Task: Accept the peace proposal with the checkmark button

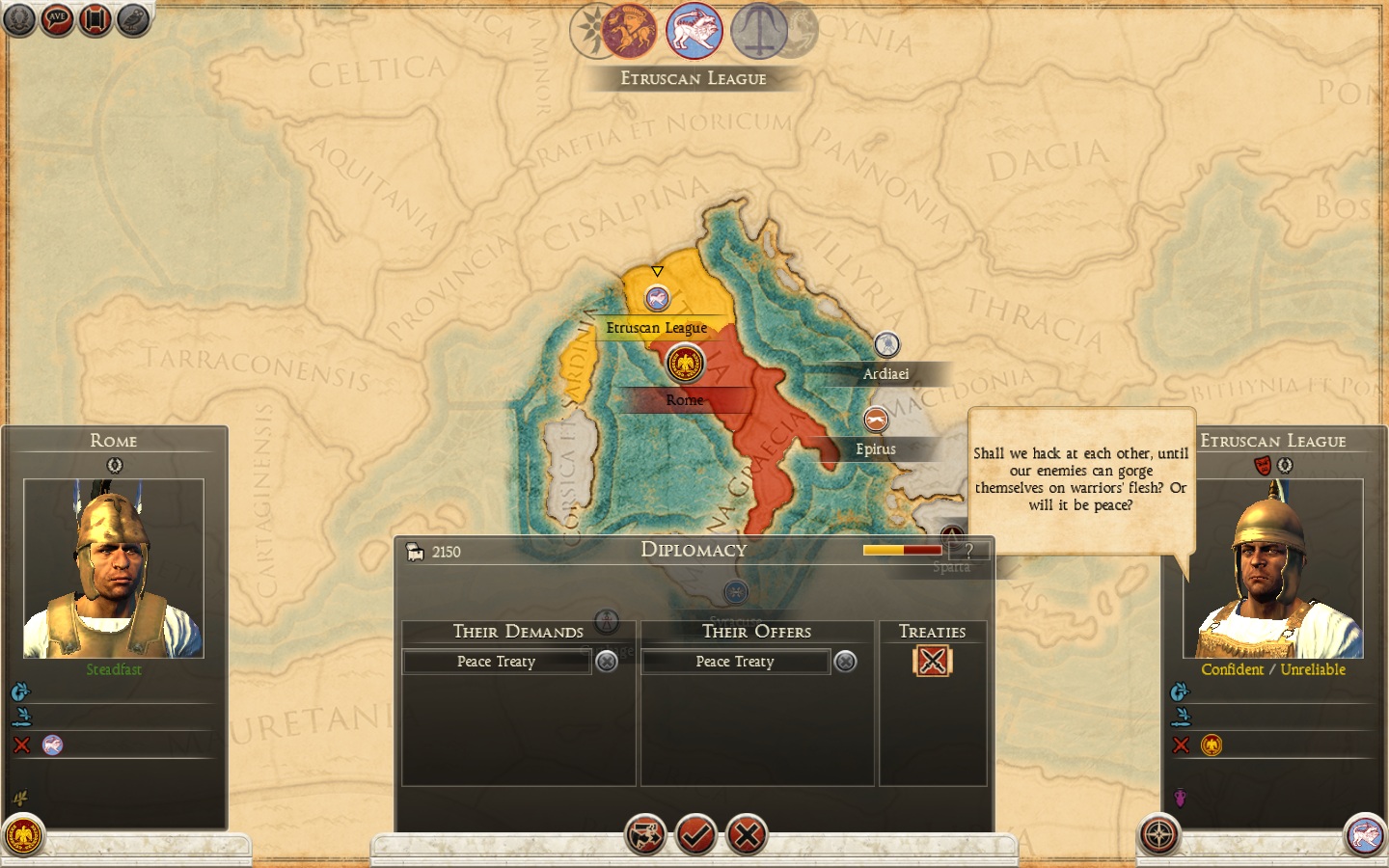Action: pos(695,835)
